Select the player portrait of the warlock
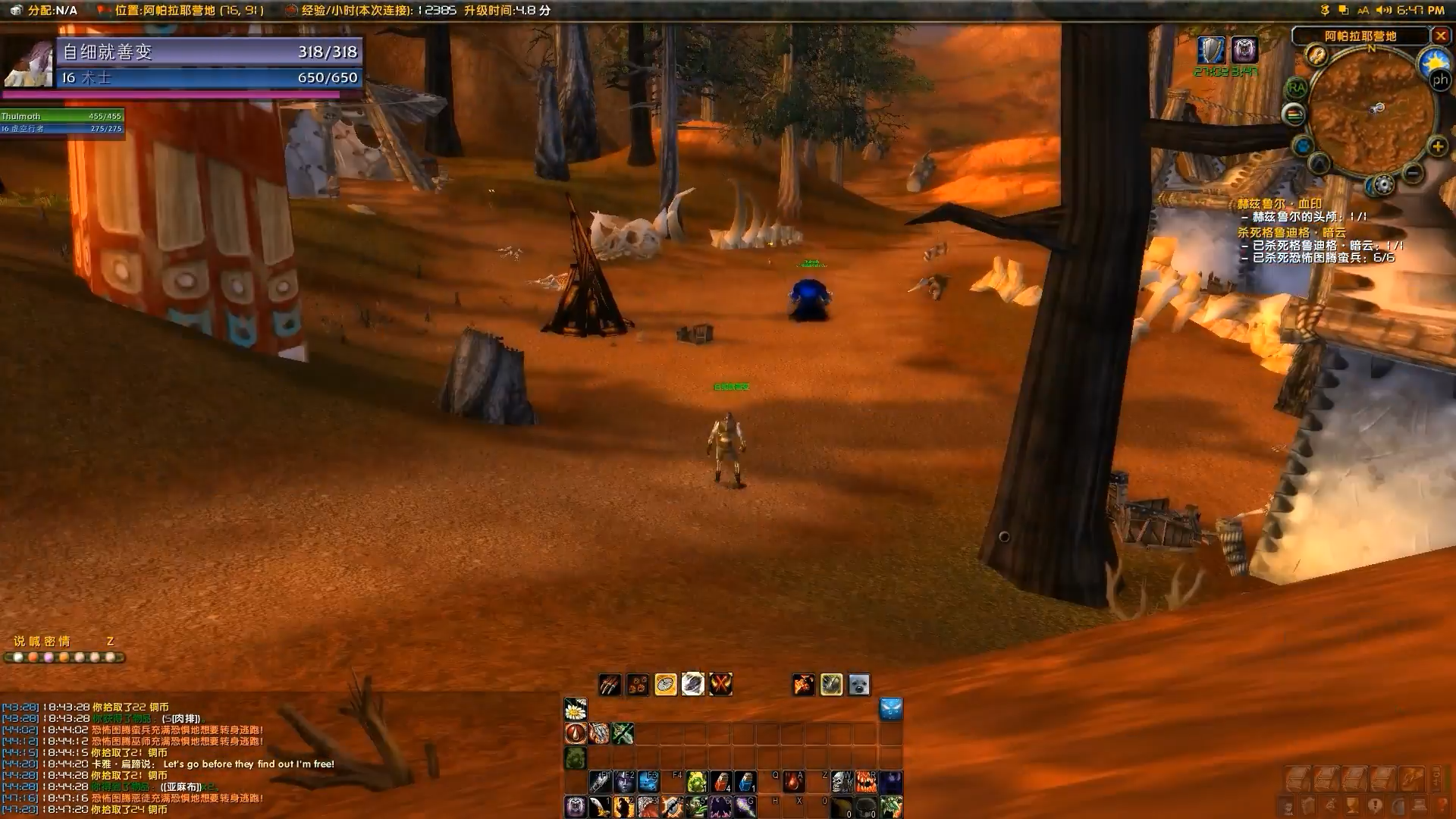This screenshot has height=819, width=1456. click(28, 64)
